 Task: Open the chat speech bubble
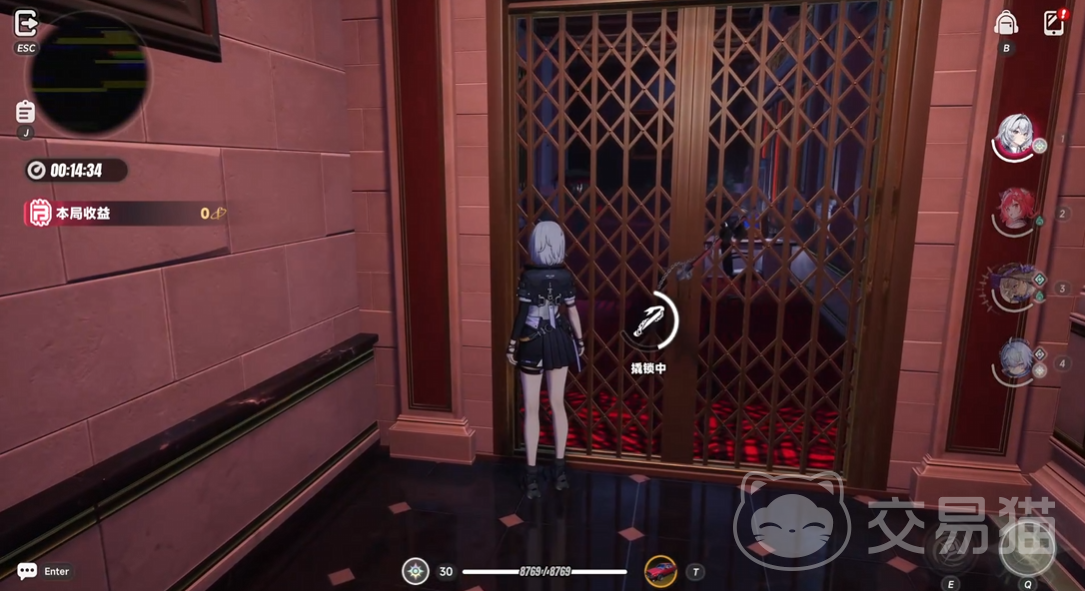[27, 571]
